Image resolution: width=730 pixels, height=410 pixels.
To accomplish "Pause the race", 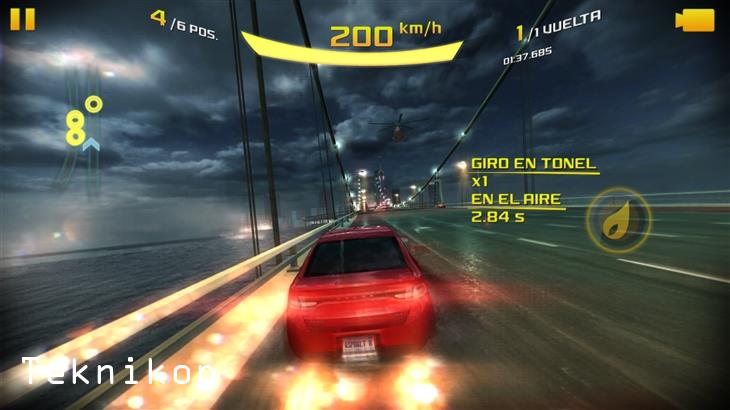I will pyautogui.click(x=22, y=19).
